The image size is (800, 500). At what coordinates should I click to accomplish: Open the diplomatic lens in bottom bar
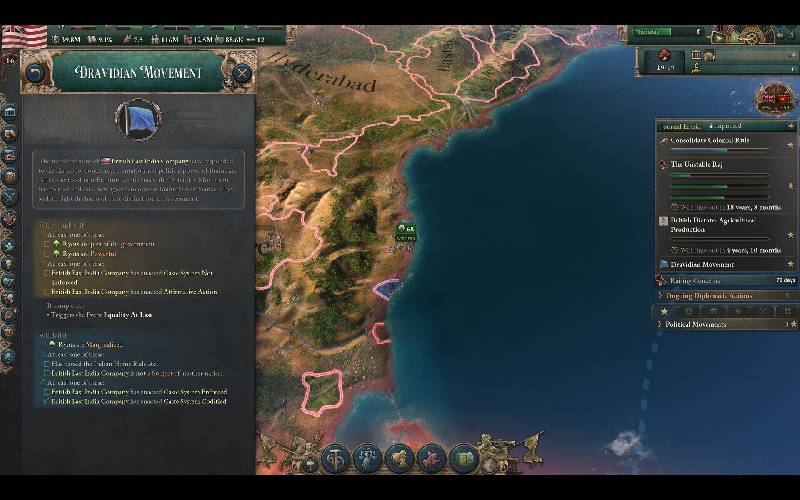coord(400,458)
